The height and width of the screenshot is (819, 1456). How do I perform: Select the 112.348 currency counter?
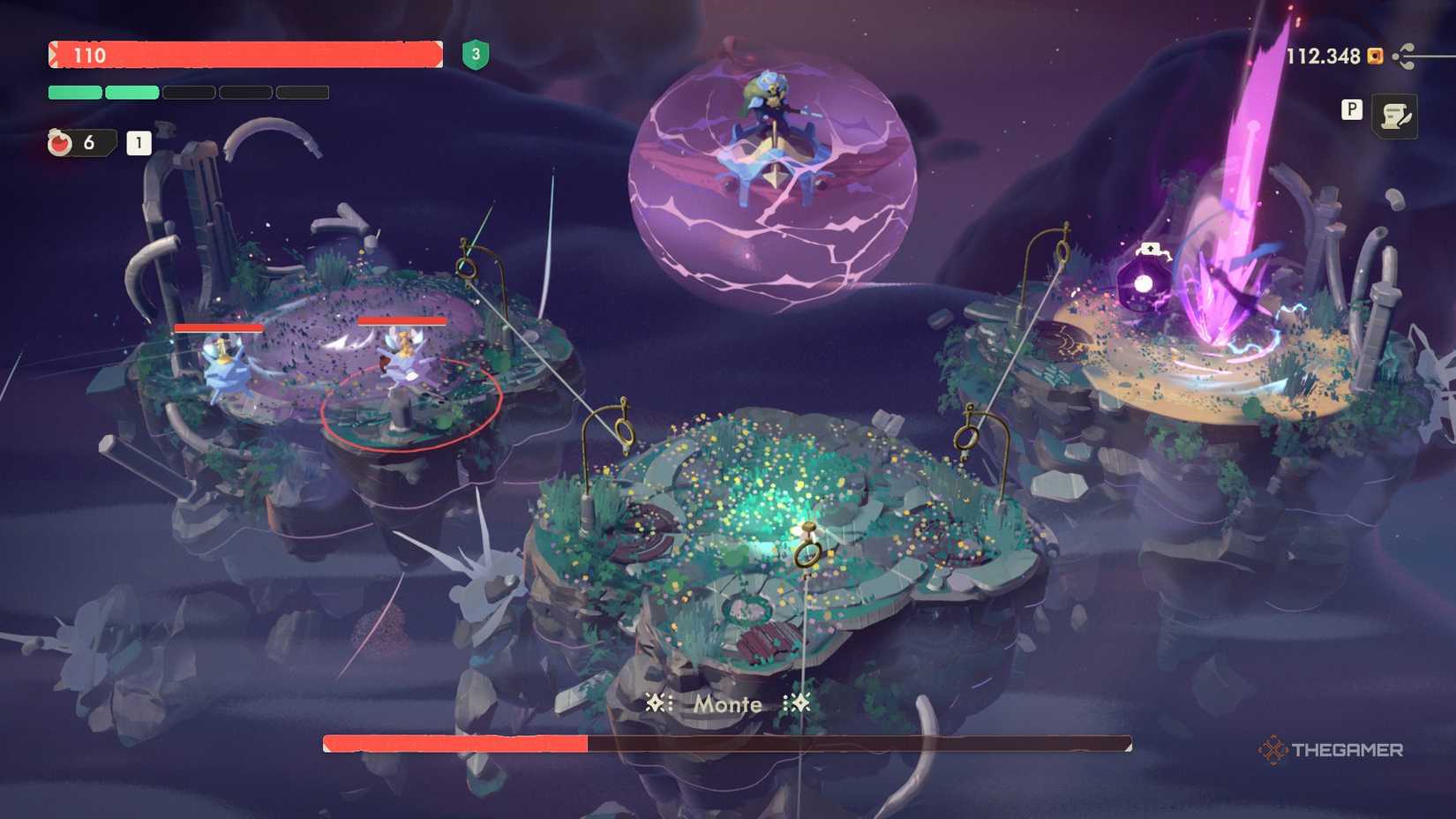point(1324,56)
